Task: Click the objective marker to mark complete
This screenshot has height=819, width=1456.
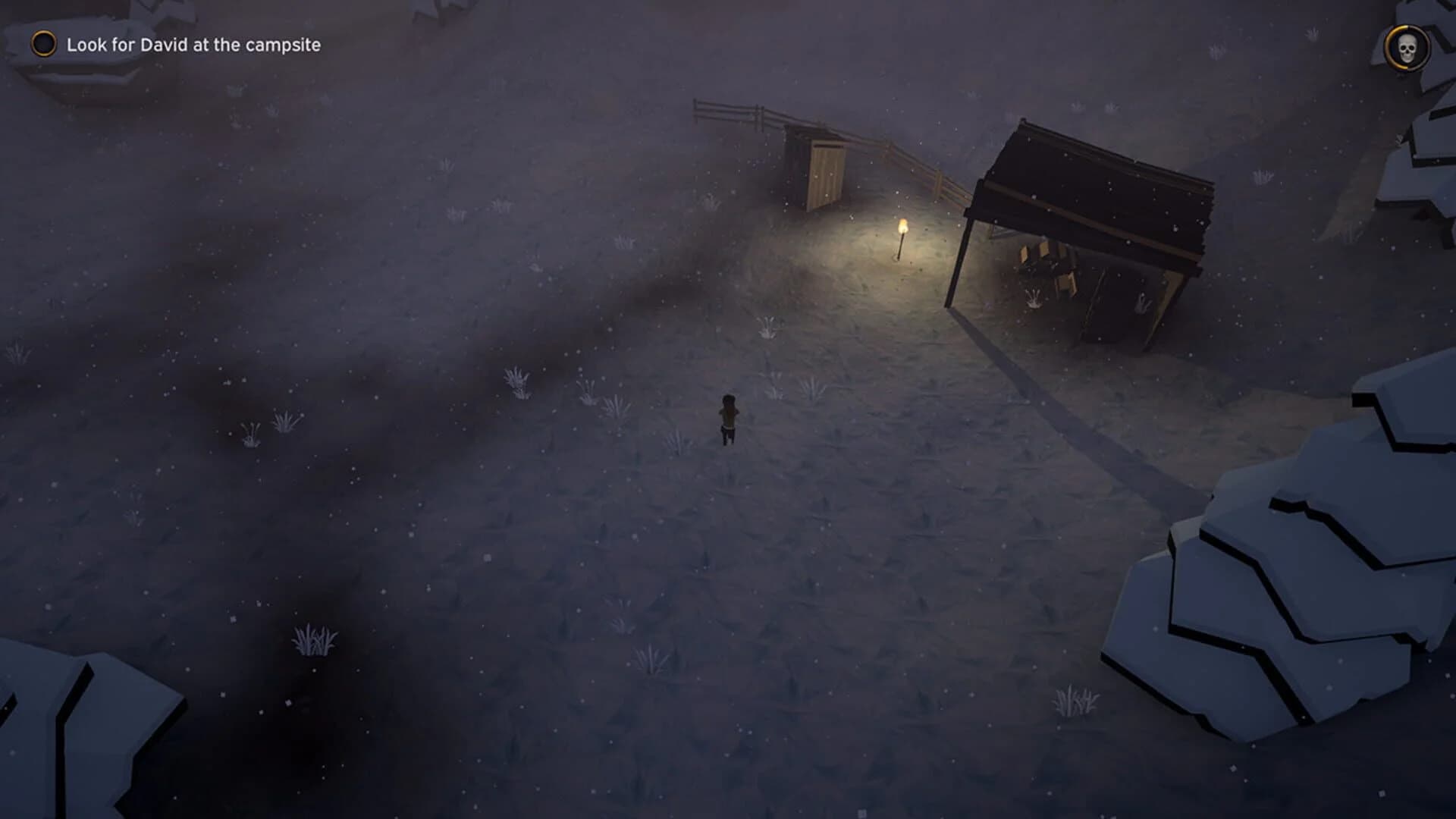Action: pyautogui.click(x=42, y=45)
